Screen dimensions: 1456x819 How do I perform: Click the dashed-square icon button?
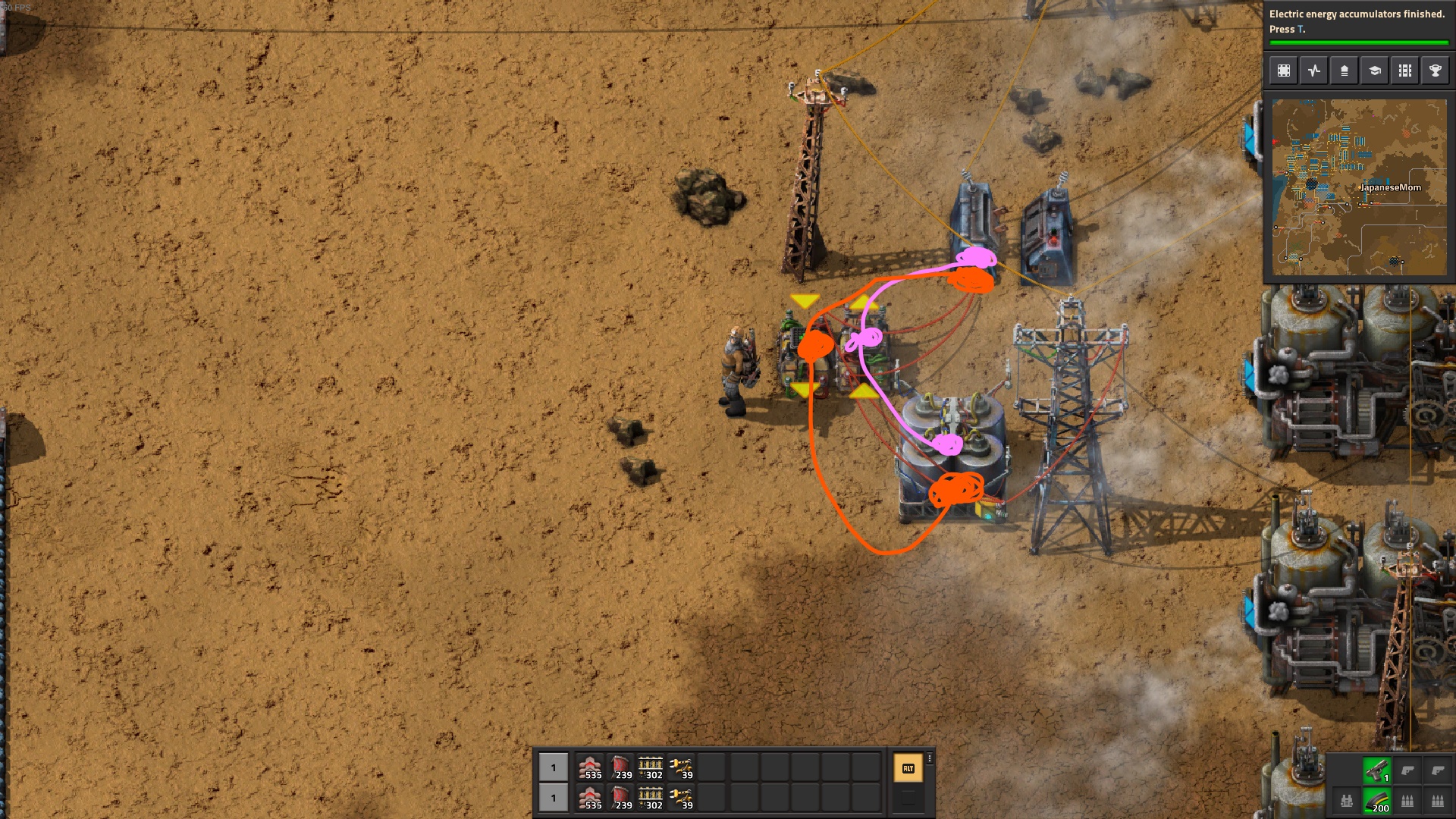(x=1284, y=71)
